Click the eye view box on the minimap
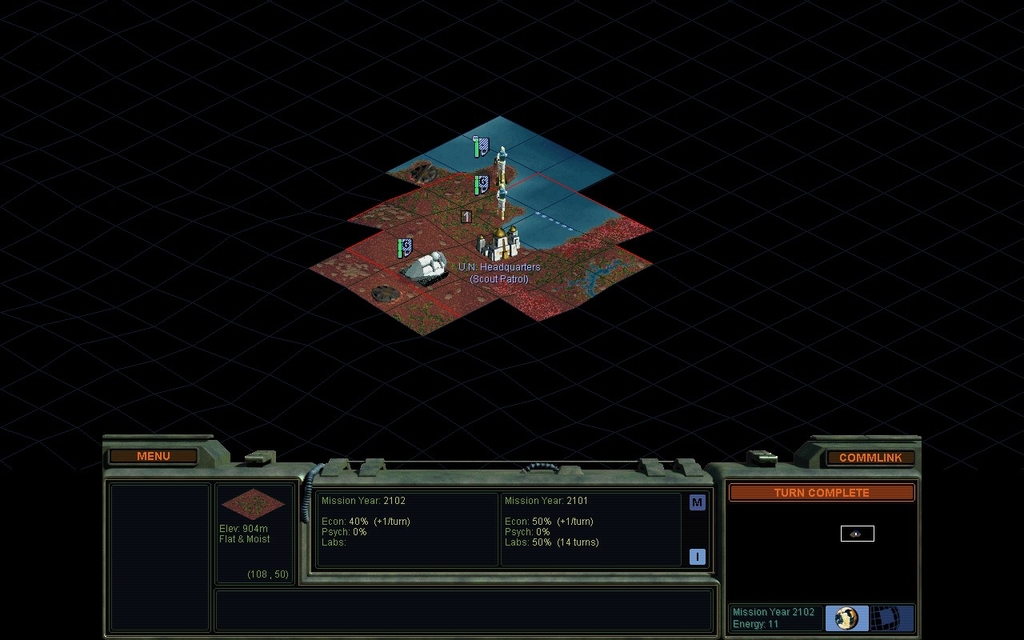 (856, 534)
